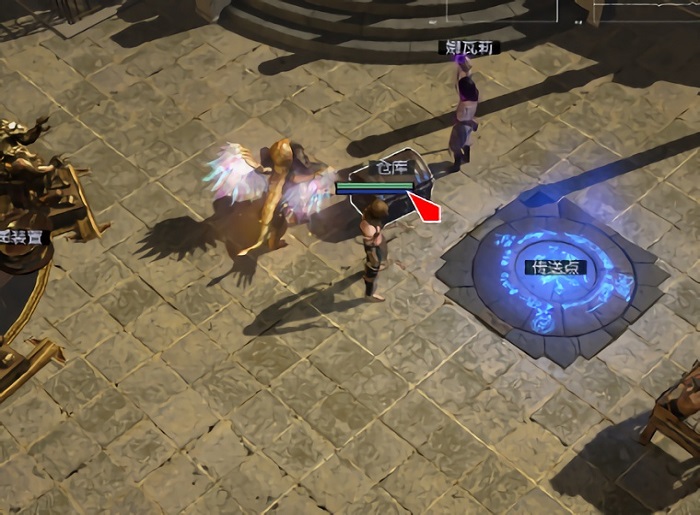Click the NPC nameplate above the stairs

(x=468, y=47)
